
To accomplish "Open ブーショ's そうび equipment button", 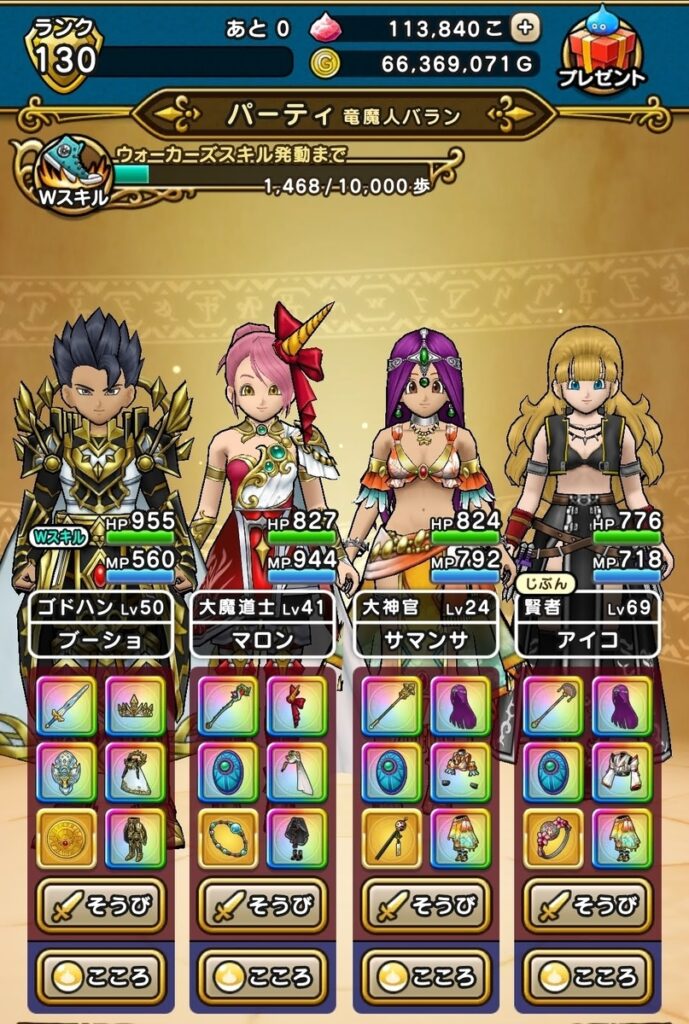I will click(100, 905).
